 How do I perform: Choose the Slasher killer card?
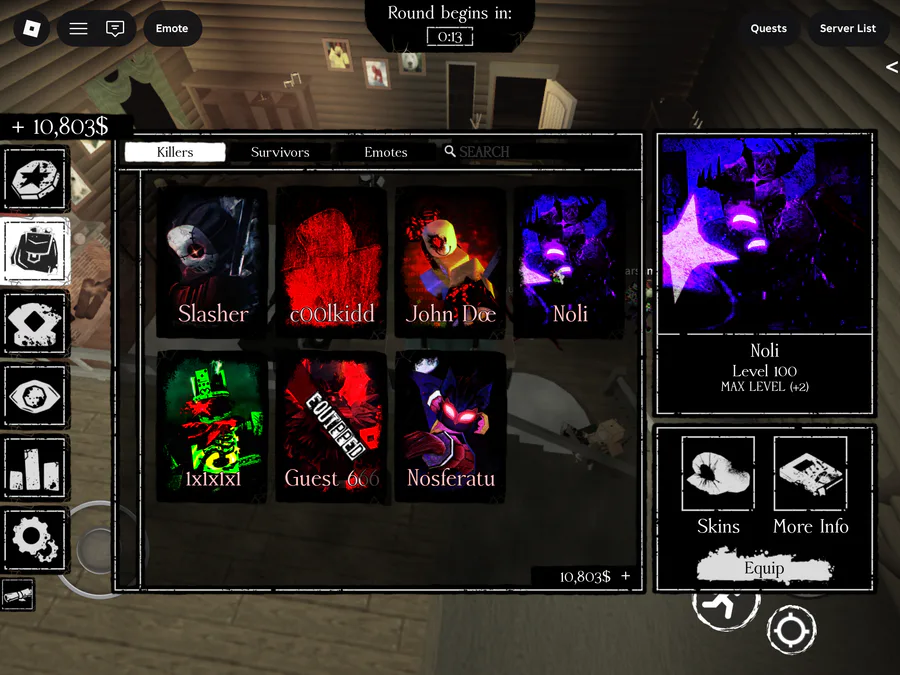click(x=212, y=260)
